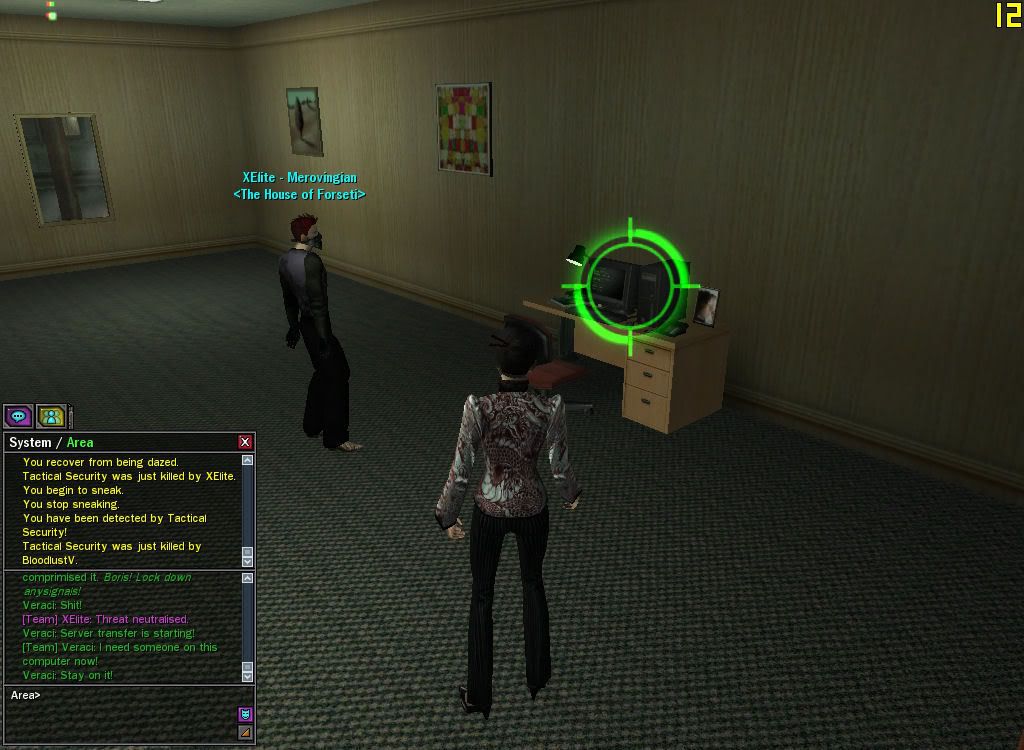1024x750 pixels.
Task: Open the speech bubble chat tab
Action: tap(17, 416)
